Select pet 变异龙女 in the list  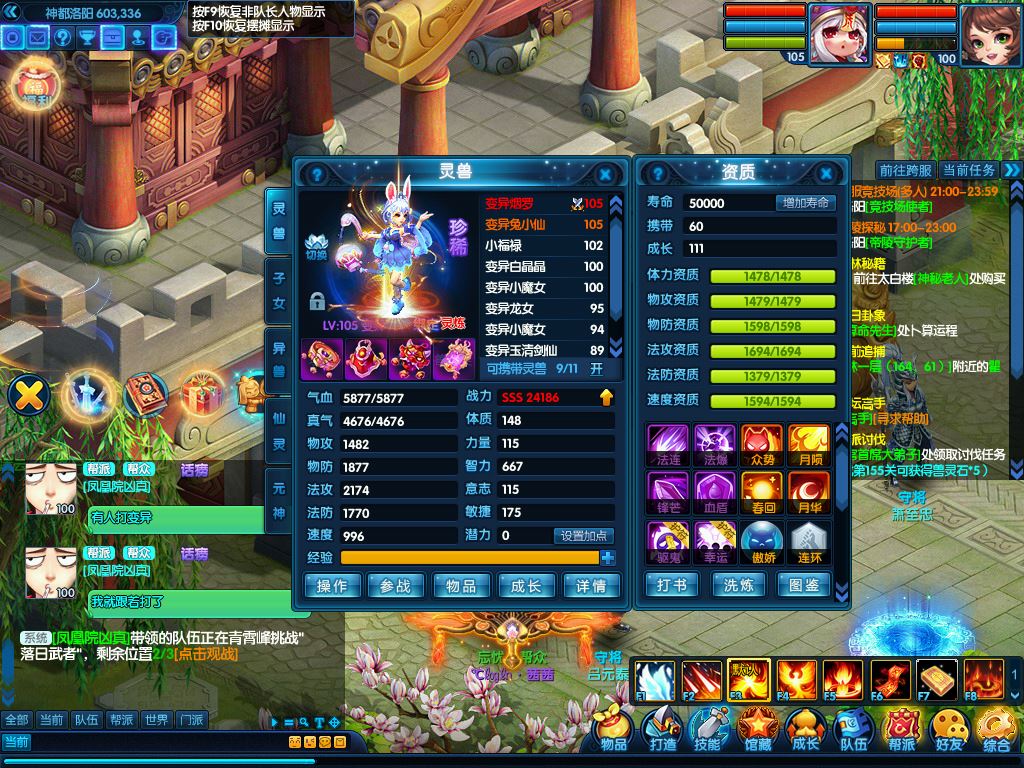544,309
